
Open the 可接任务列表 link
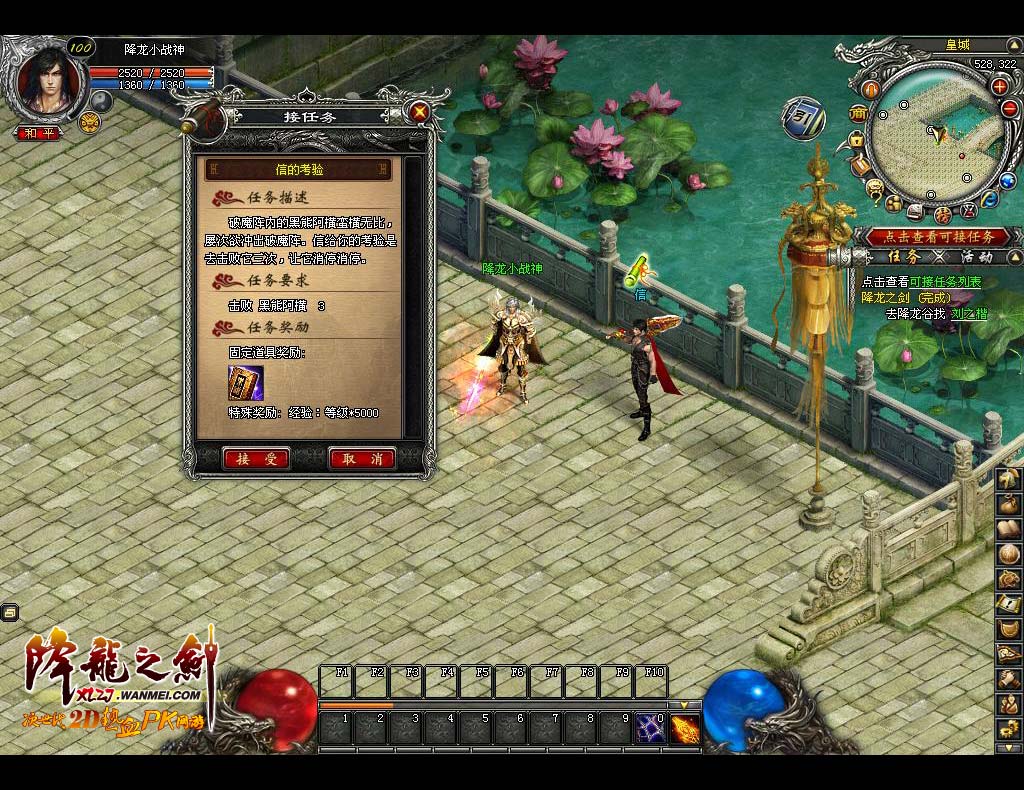coord(945,282)
